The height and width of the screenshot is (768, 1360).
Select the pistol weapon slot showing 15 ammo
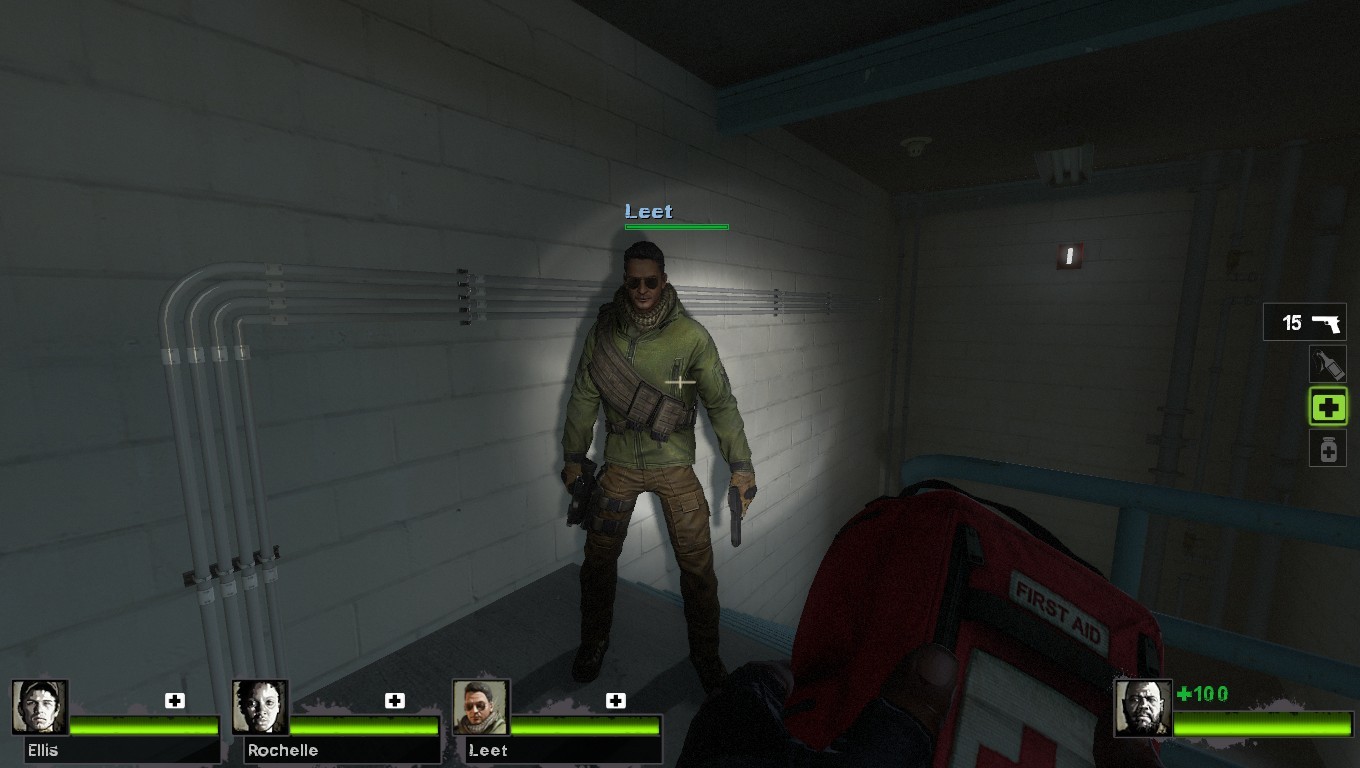(1303, 322)
